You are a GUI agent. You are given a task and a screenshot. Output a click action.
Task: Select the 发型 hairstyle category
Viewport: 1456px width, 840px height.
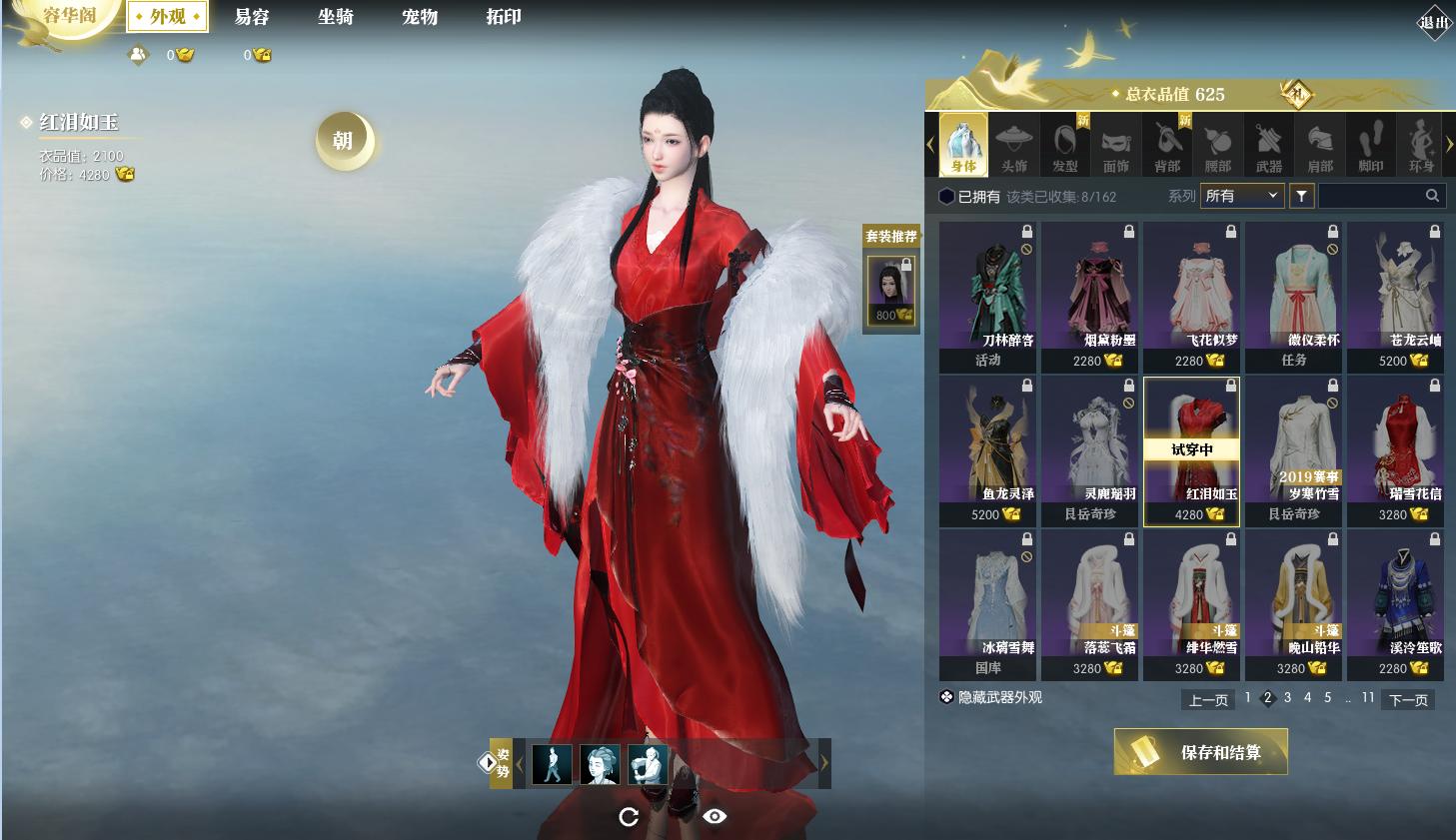pos(1064,144)
